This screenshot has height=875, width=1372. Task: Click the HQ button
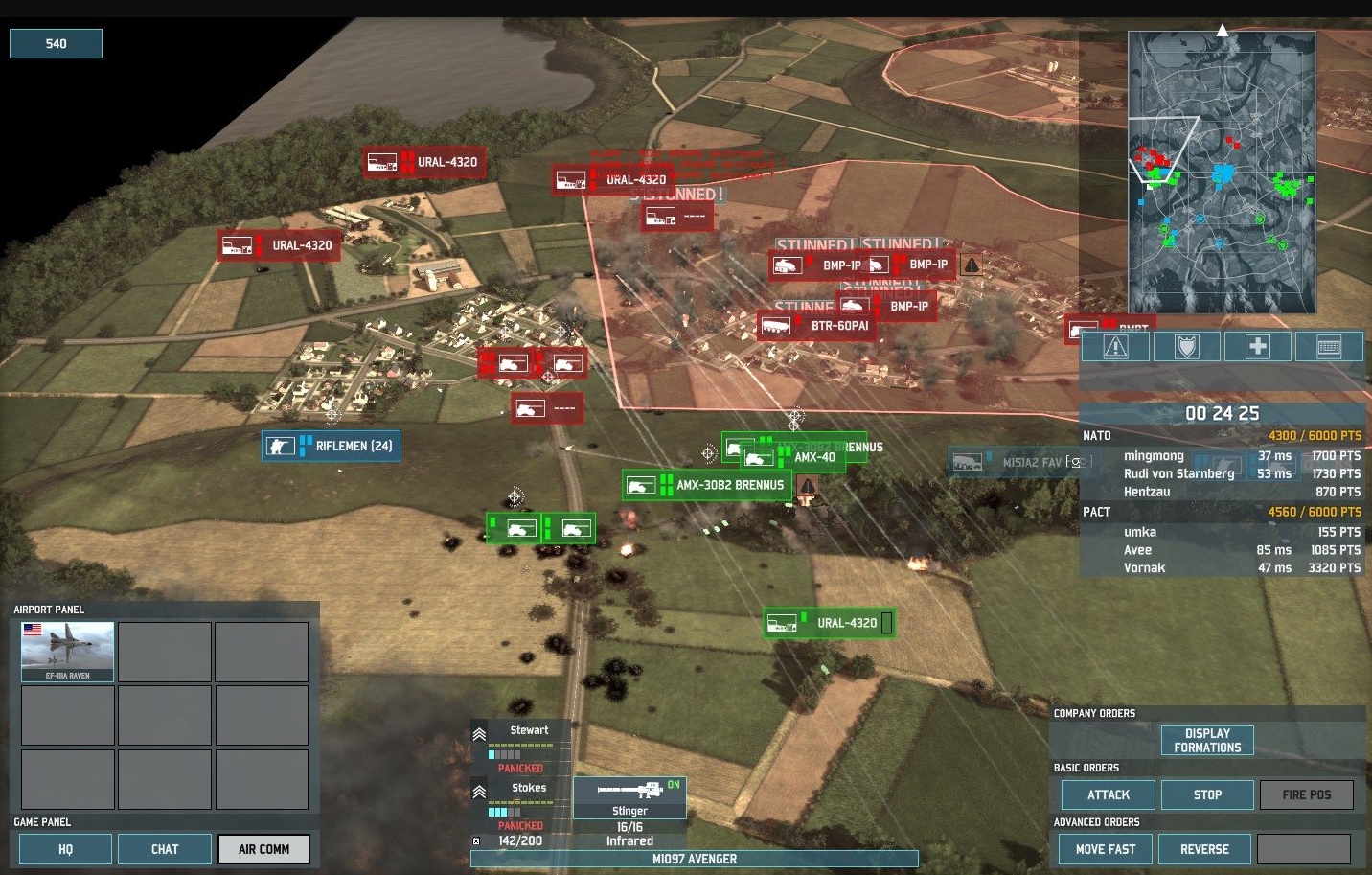point(64,848)
